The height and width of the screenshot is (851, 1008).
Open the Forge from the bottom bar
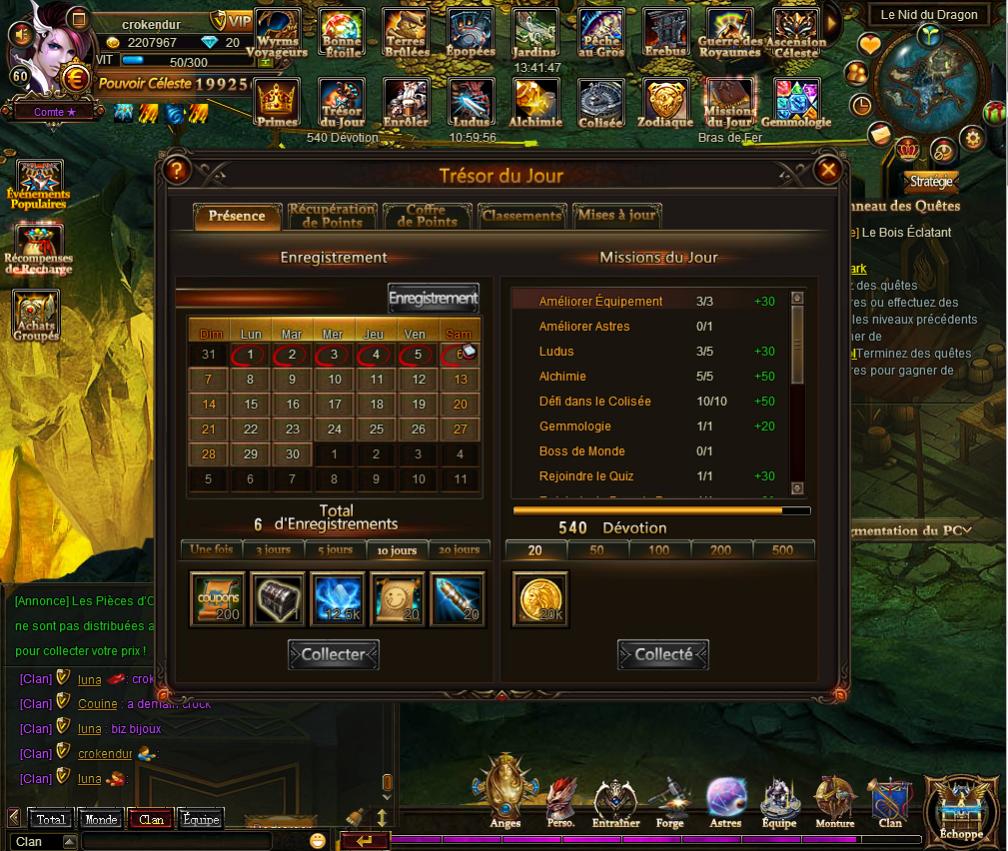[x=670, y=802]
